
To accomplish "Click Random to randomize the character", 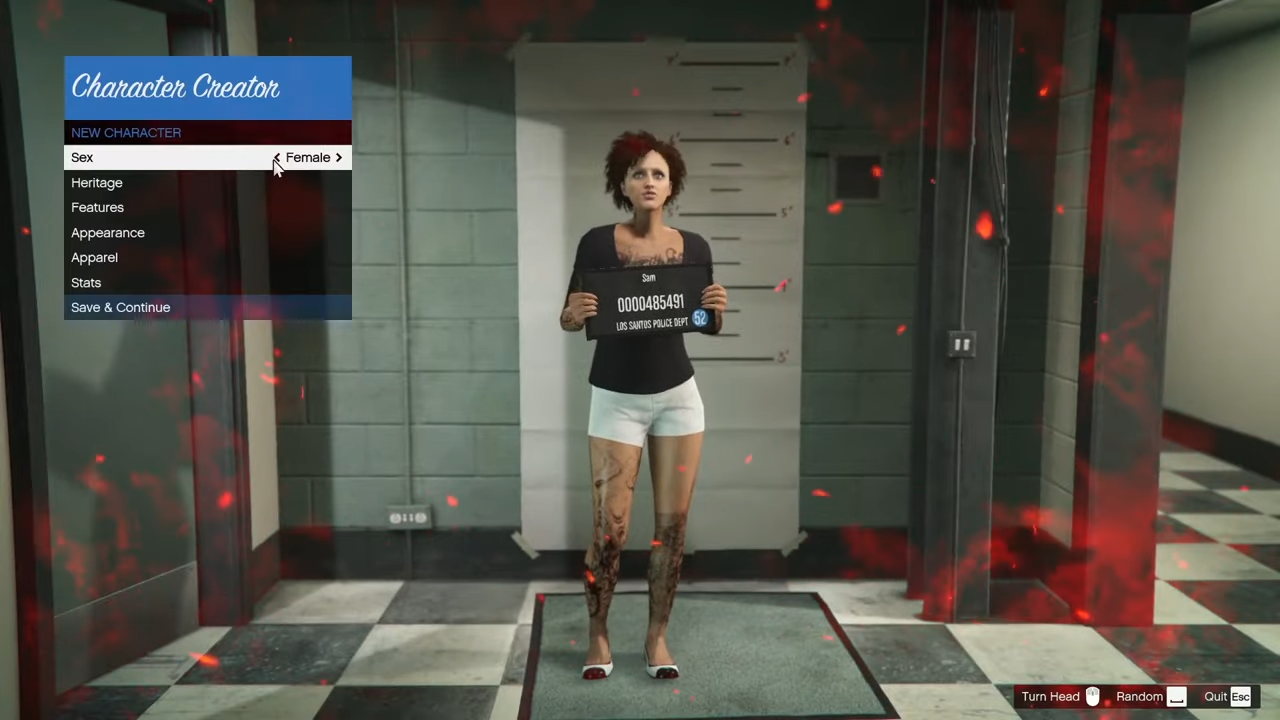I will click(x=1139, y=696).
